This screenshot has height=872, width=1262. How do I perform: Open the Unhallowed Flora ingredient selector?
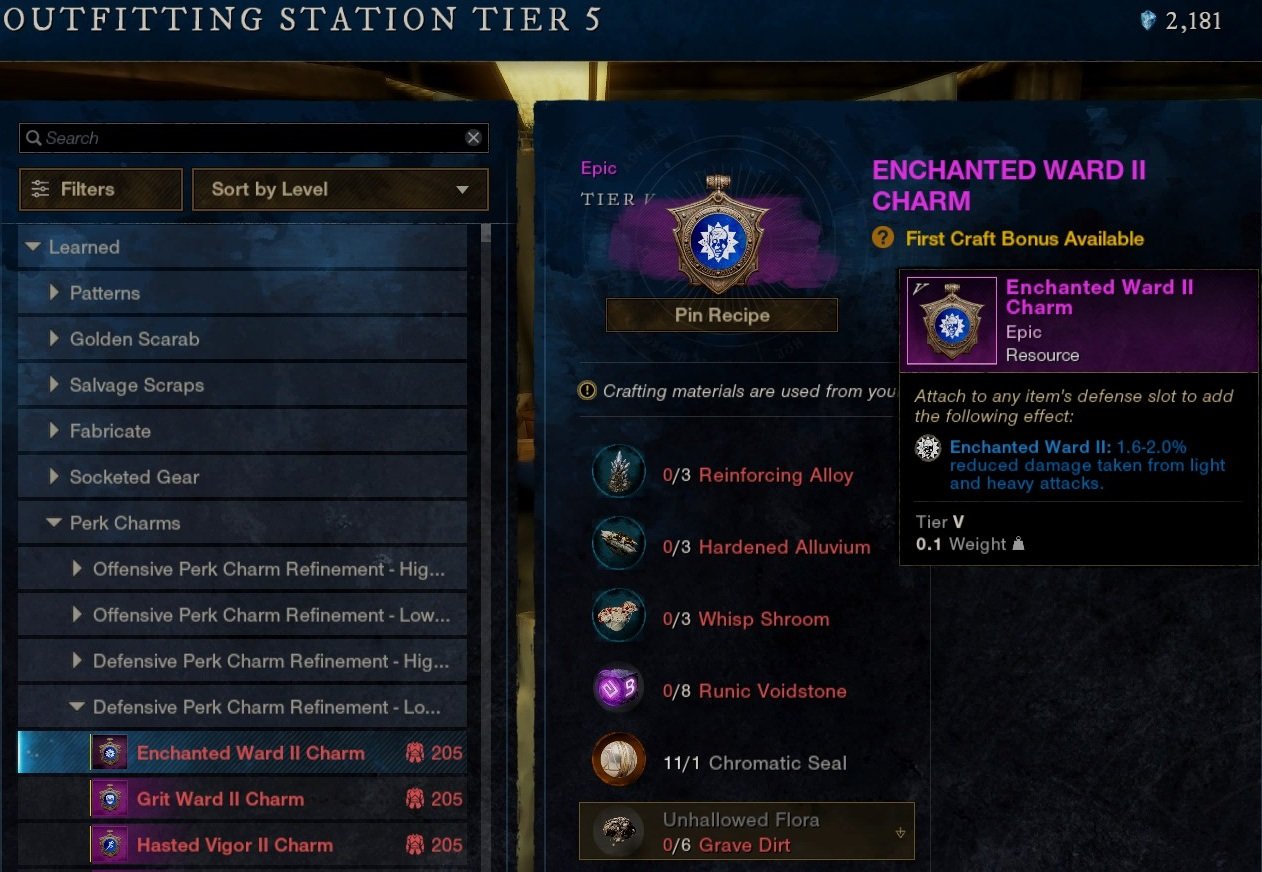(x=746, y=832)
